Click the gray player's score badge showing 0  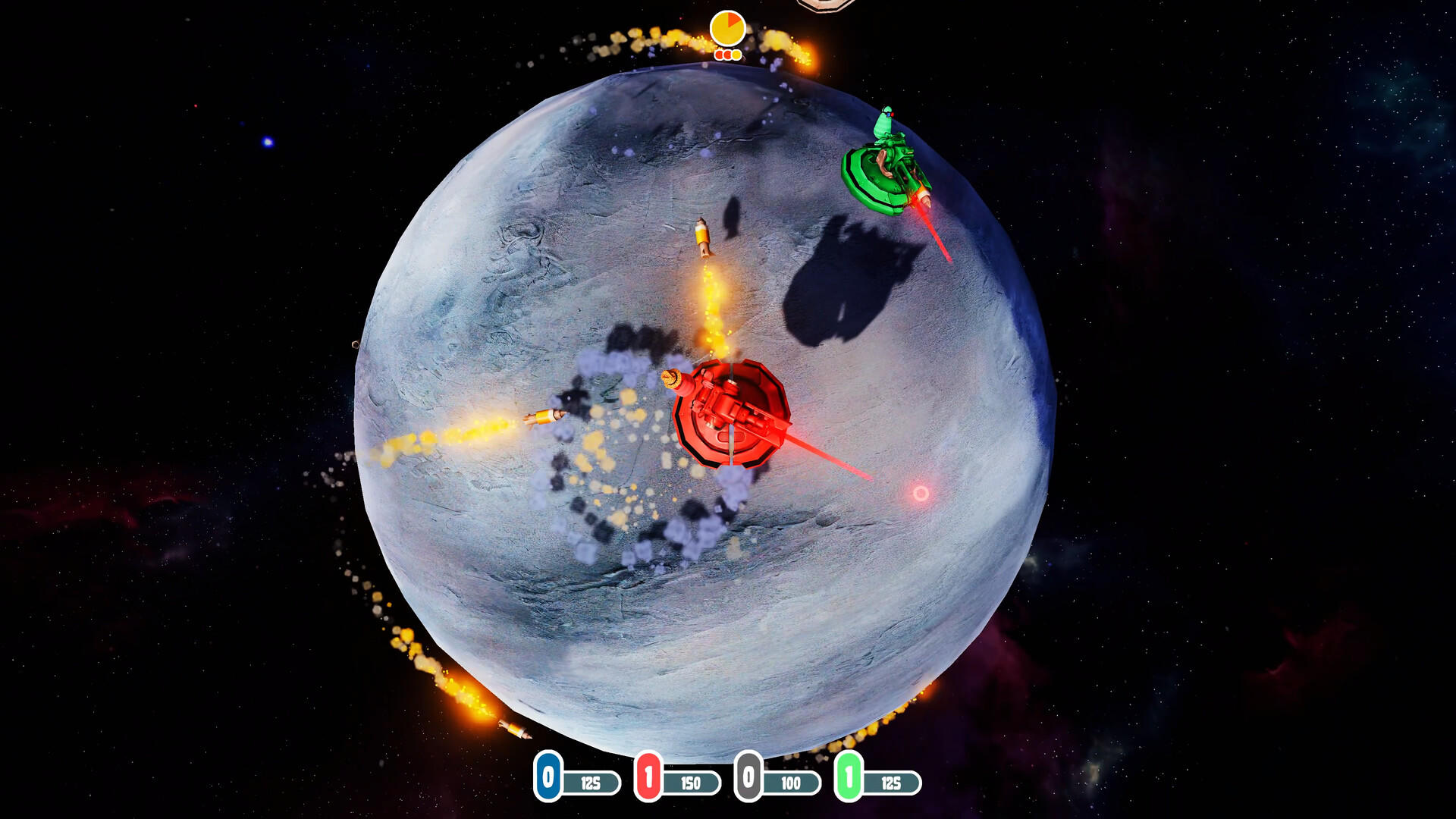(x=748, y=777)
